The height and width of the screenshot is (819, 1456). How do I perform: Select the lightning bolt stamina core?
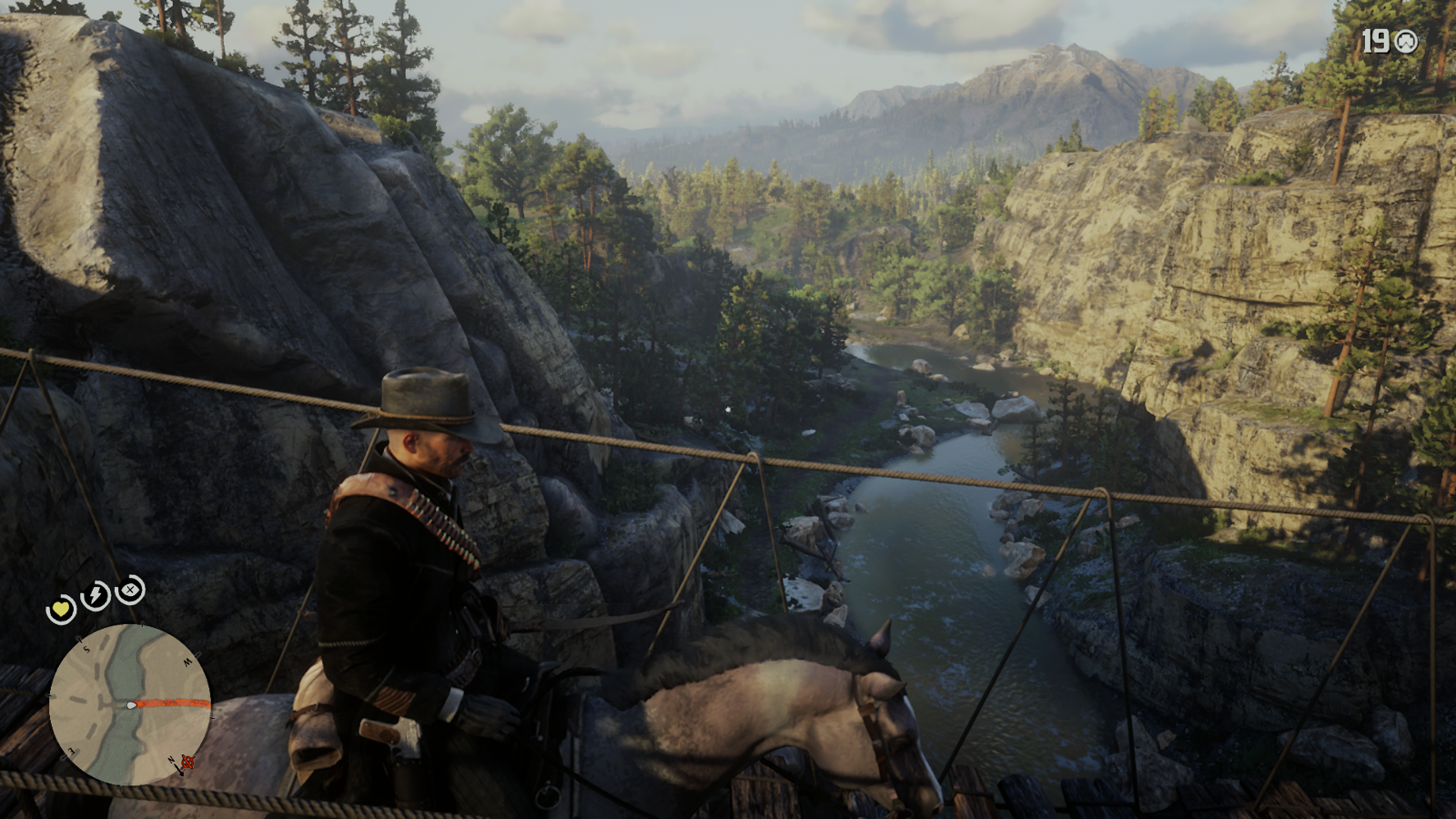coord(96,596)
